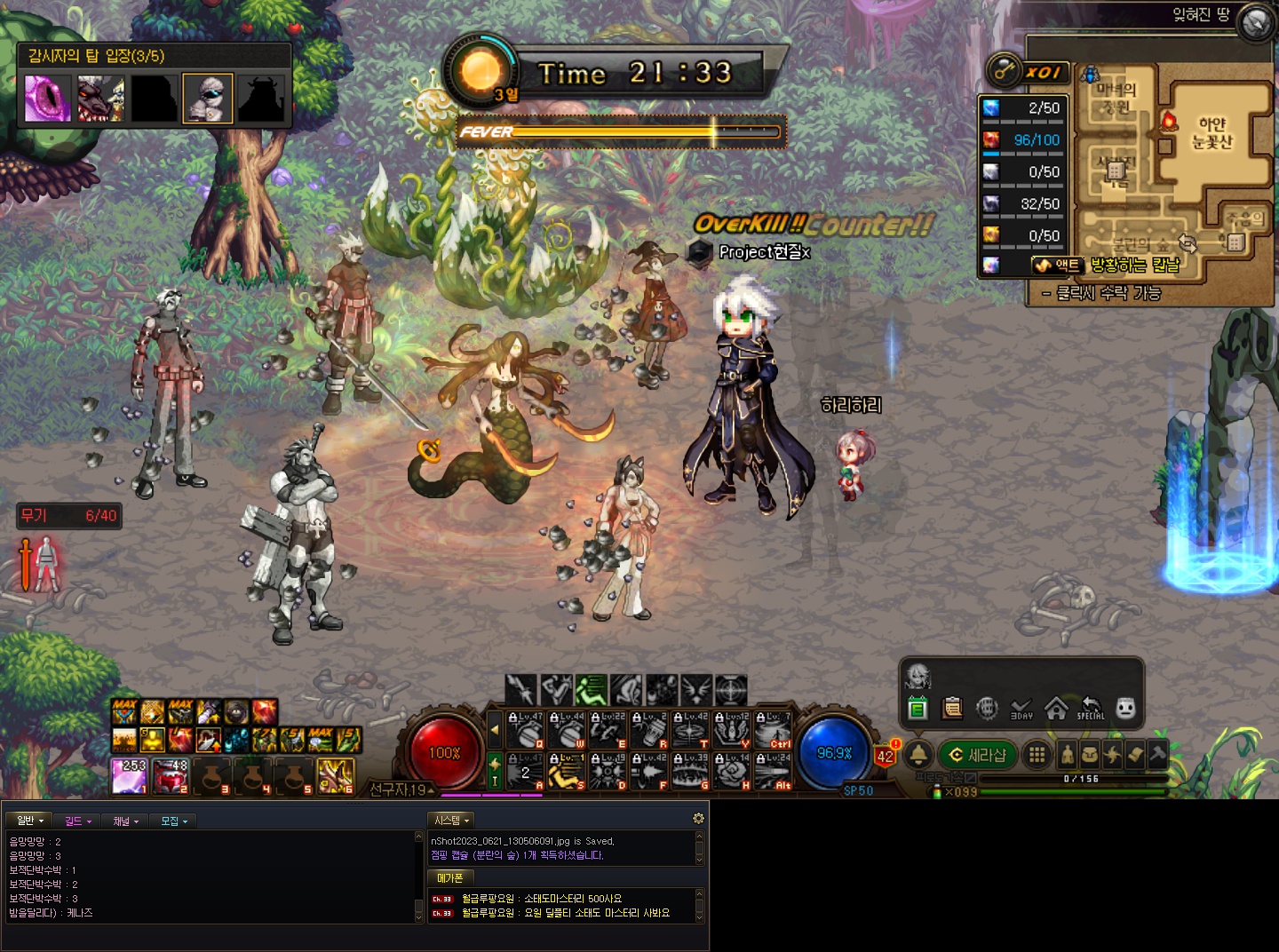Click the golden bell notification button

(918, 755)
